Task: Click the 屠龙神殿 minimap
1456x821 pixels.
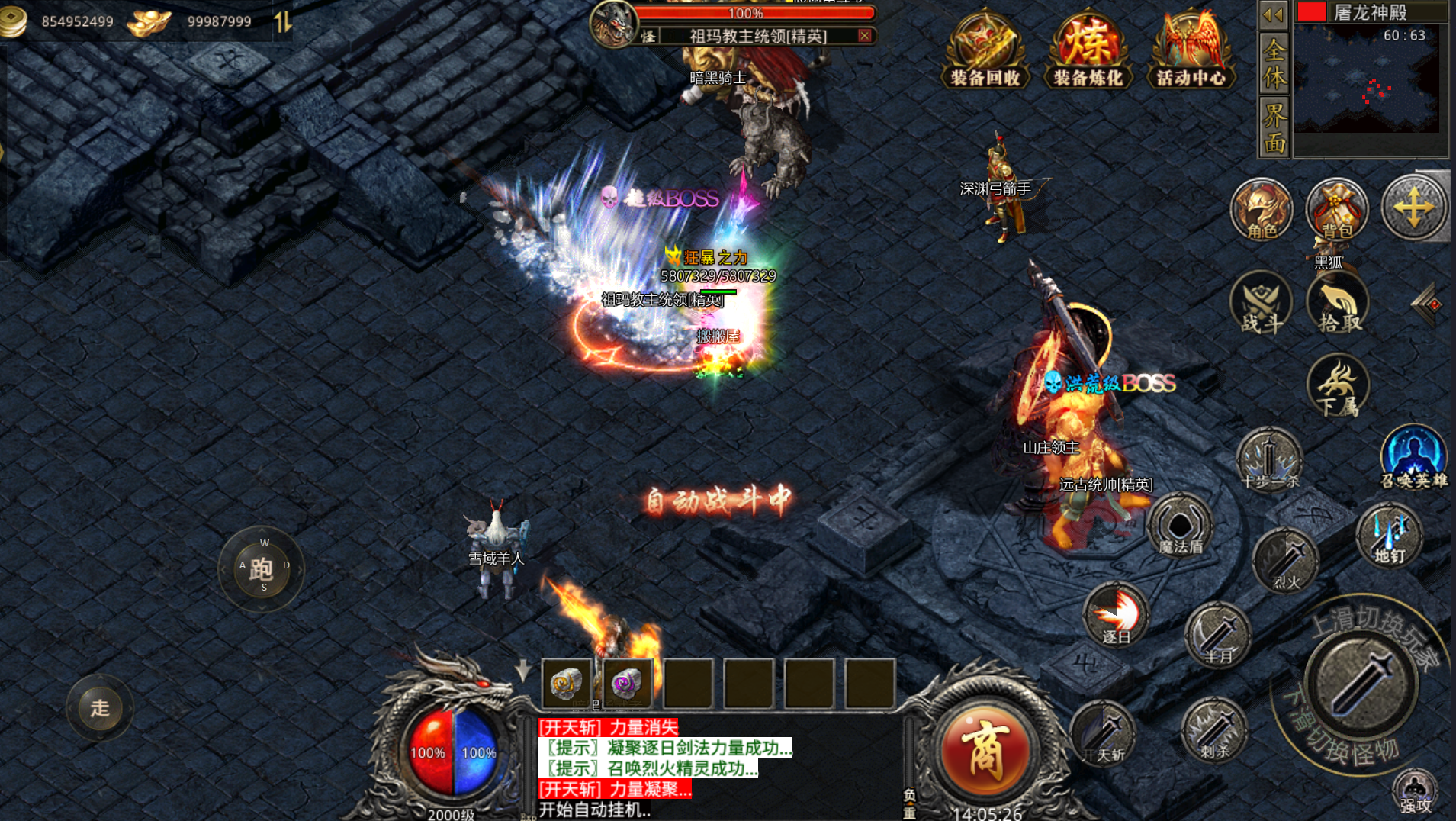Action: (x=1366, y=80)
